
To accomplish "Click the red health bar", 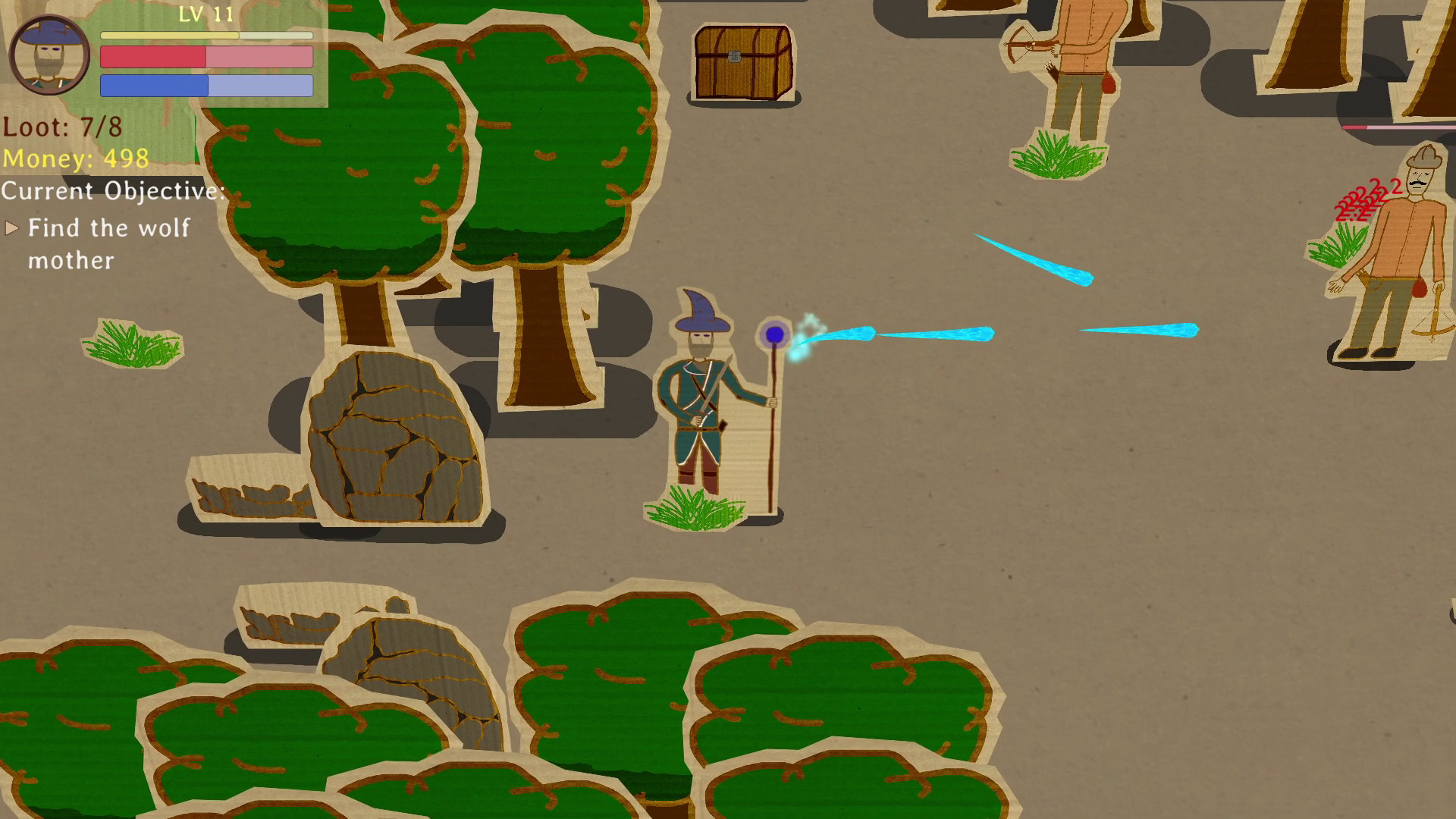I will click(x=152, y=58).
